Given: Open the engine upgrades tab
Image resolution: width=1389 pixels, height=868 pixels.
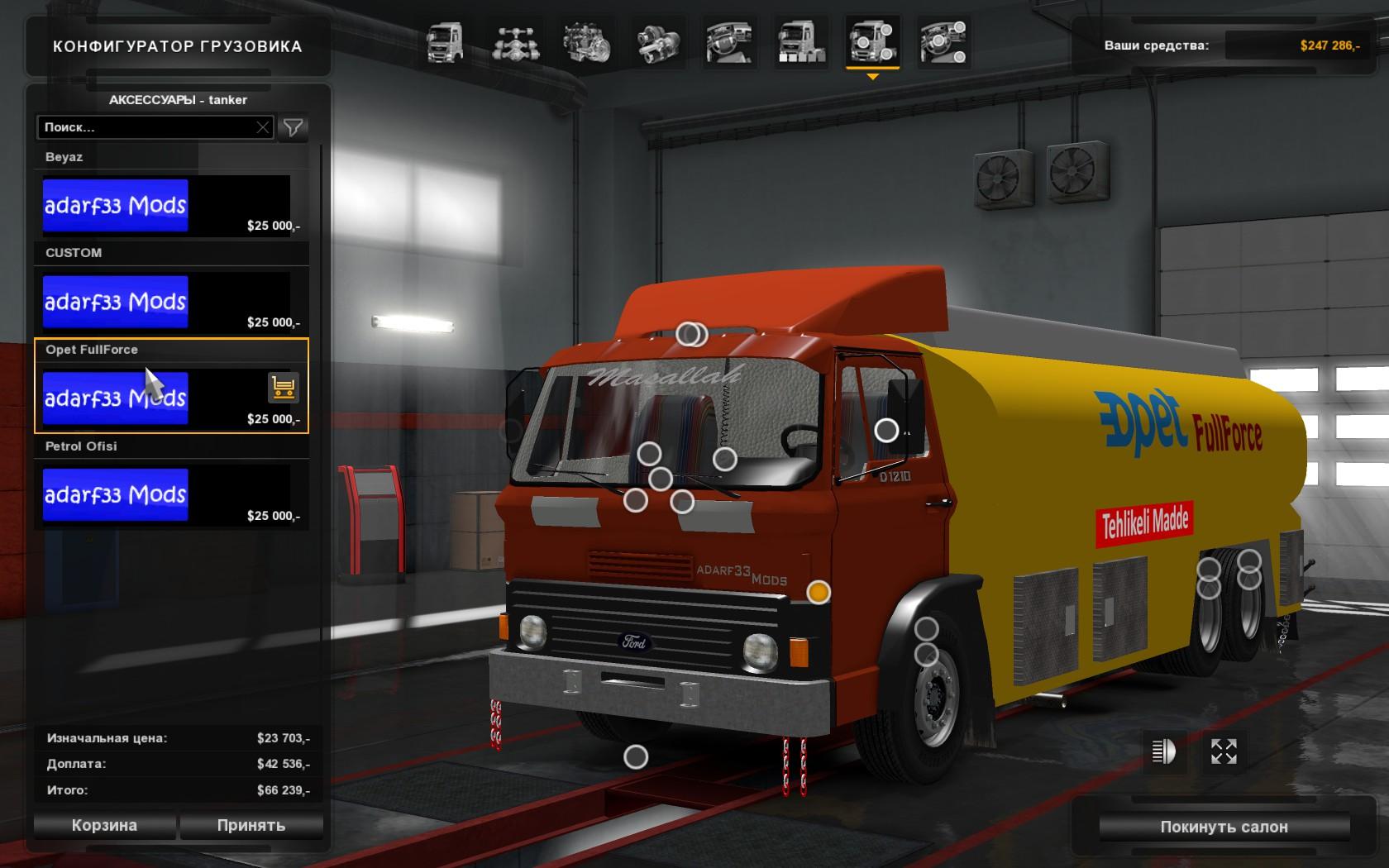Looking at the screenshot, I should coord(587,42).
